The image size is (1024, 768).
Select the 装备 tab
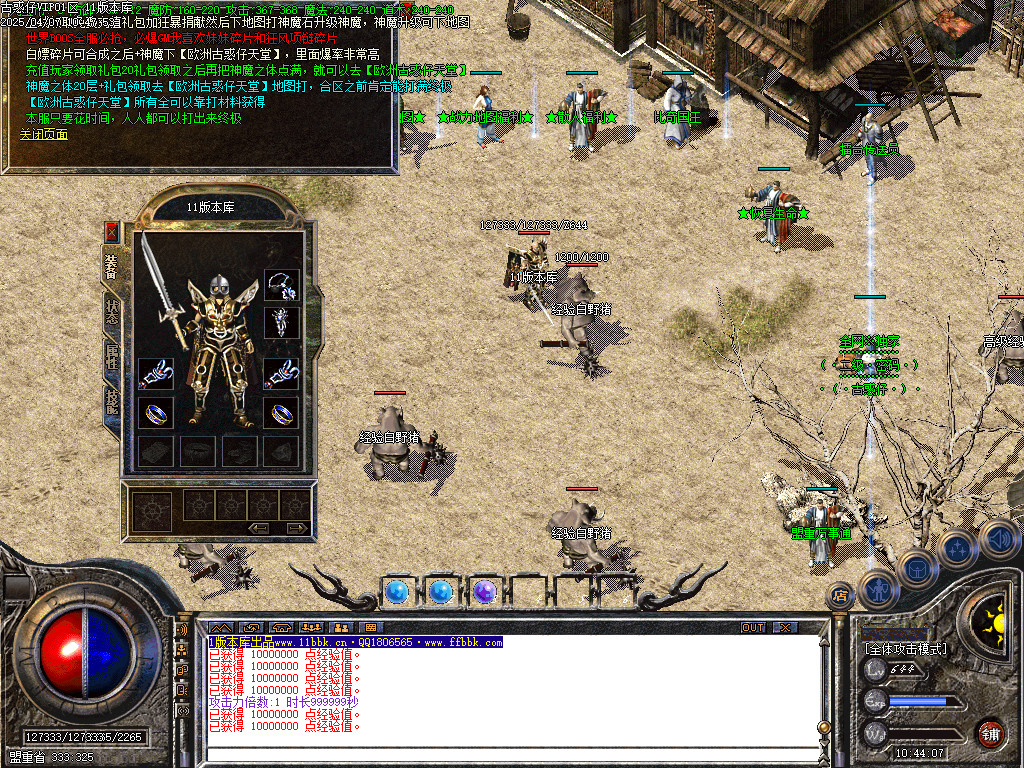pyautogui.click(x=112, y=267)
